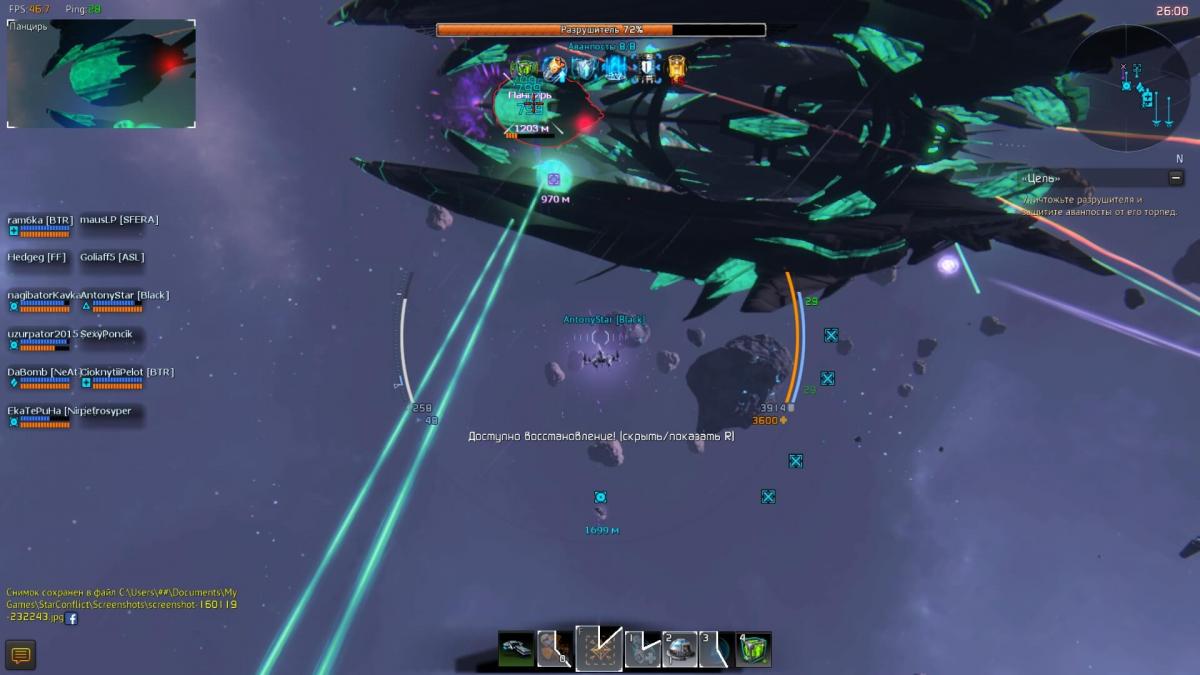Select the Разрушитель boss health bar
This screenshot has width=1200, height=675.
(601, 30)
